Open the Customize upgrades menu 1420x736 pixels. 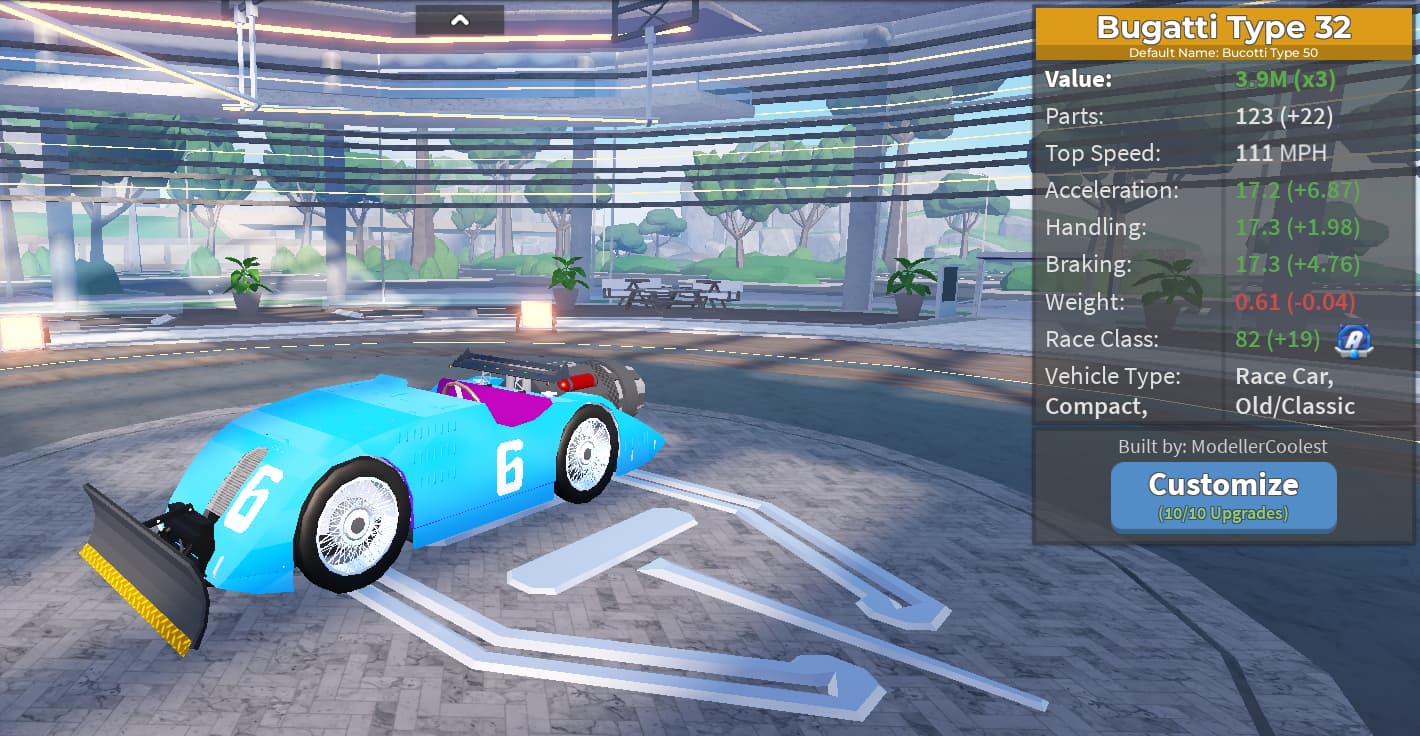[1223, 496]
